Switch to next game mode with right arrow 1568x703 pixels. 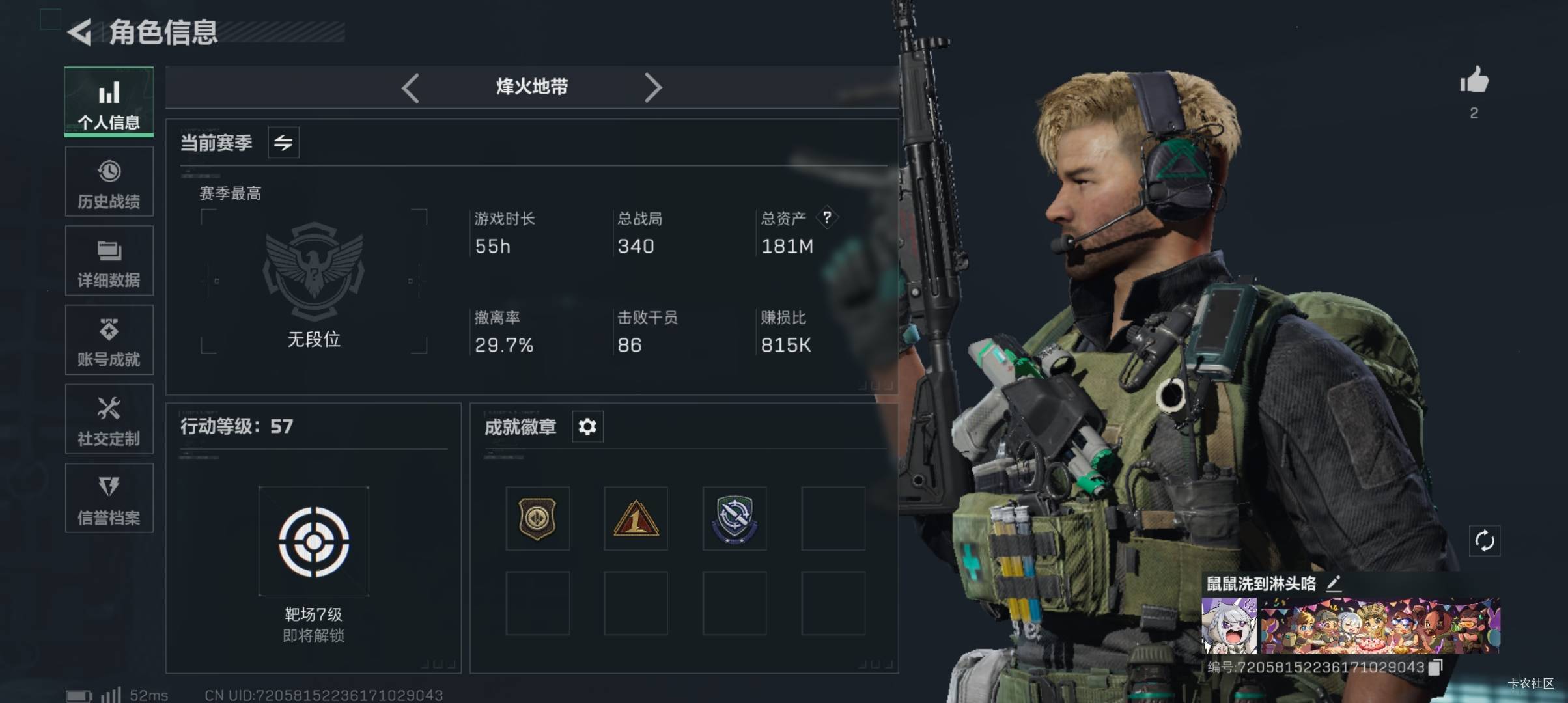[x=652, y=88]
